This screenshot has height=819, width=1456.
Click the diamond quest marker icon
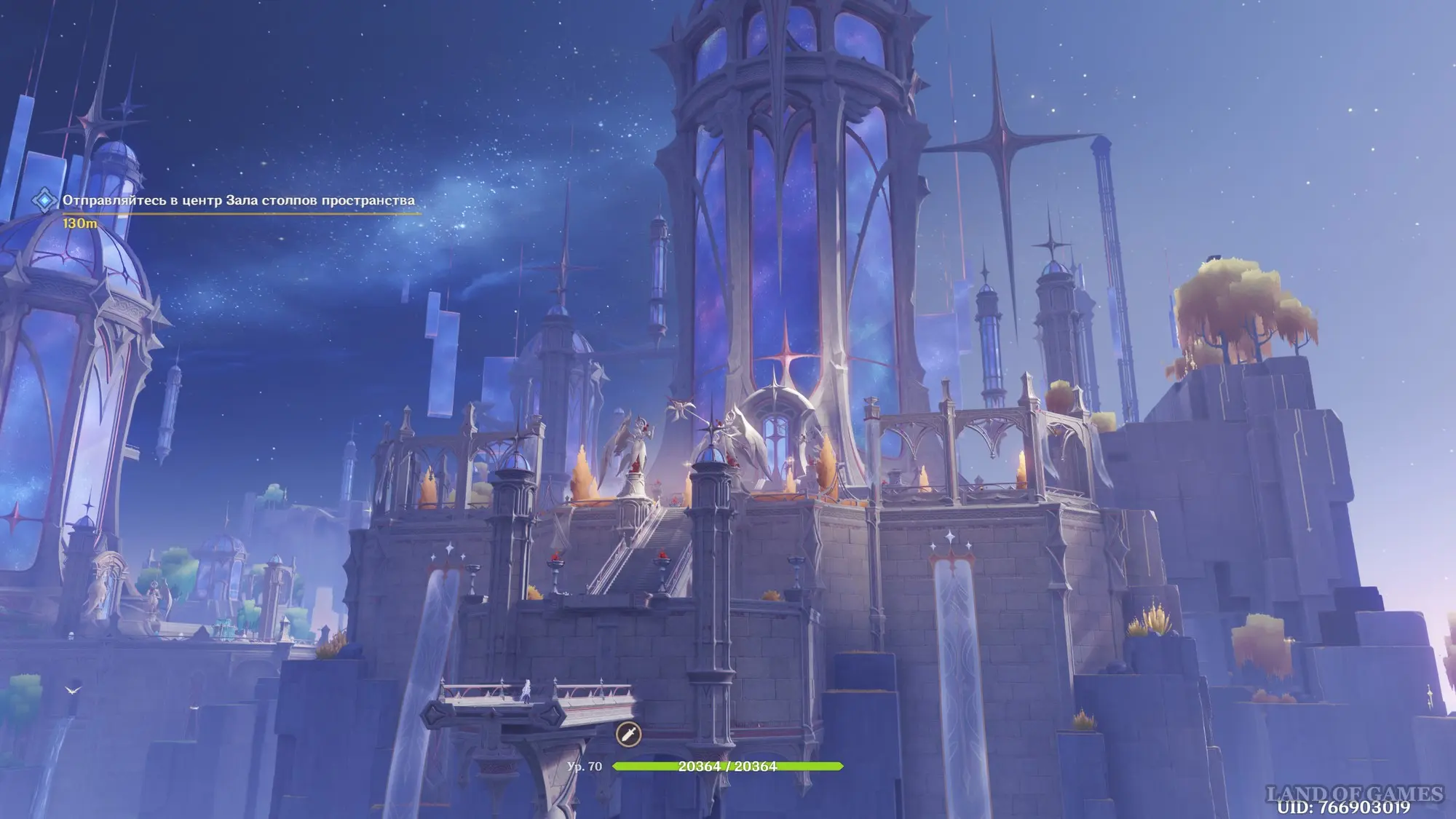(45, 200)
